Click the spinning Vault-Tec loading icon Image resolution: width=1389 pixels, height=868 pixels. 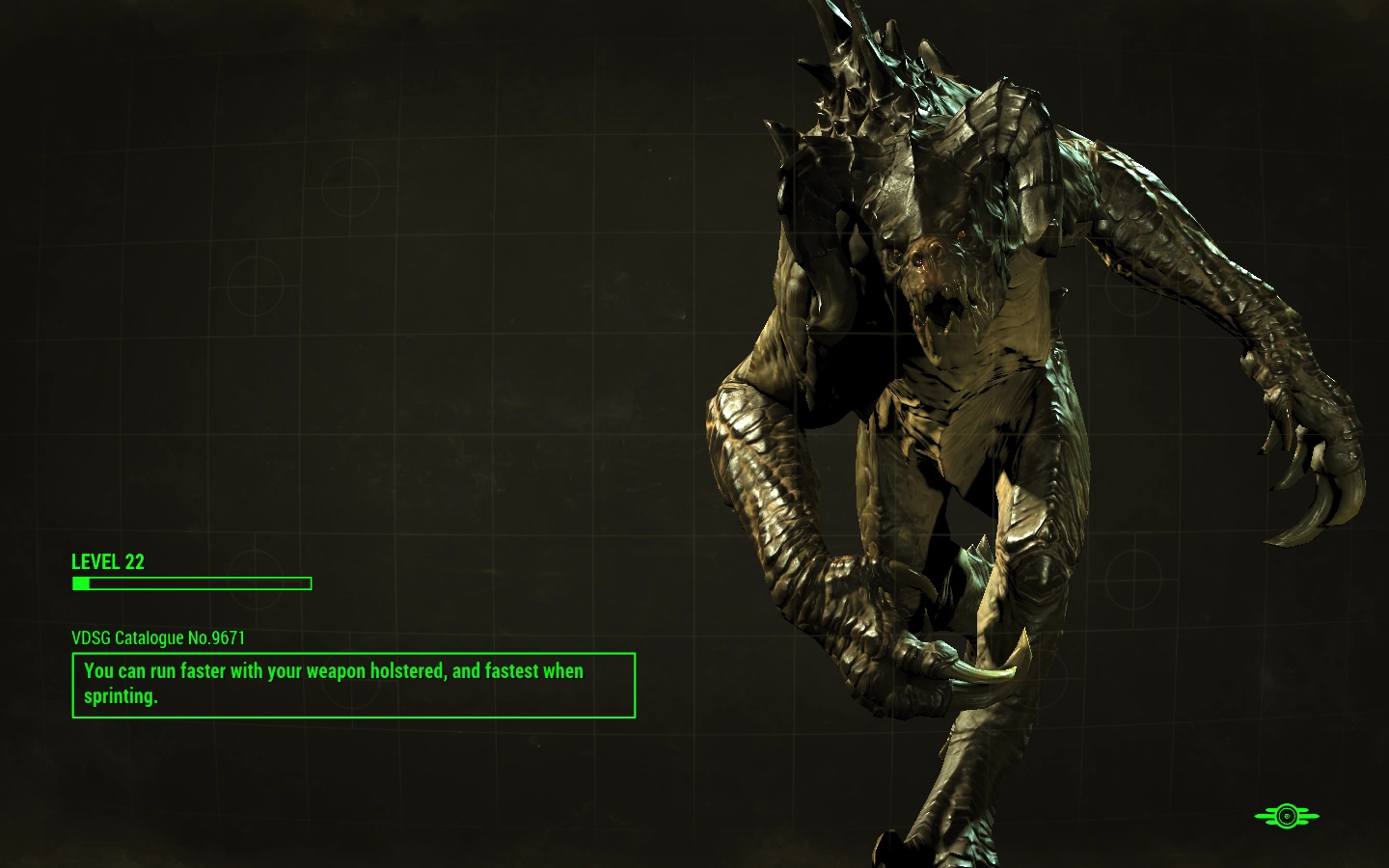tap(1286, 818)
